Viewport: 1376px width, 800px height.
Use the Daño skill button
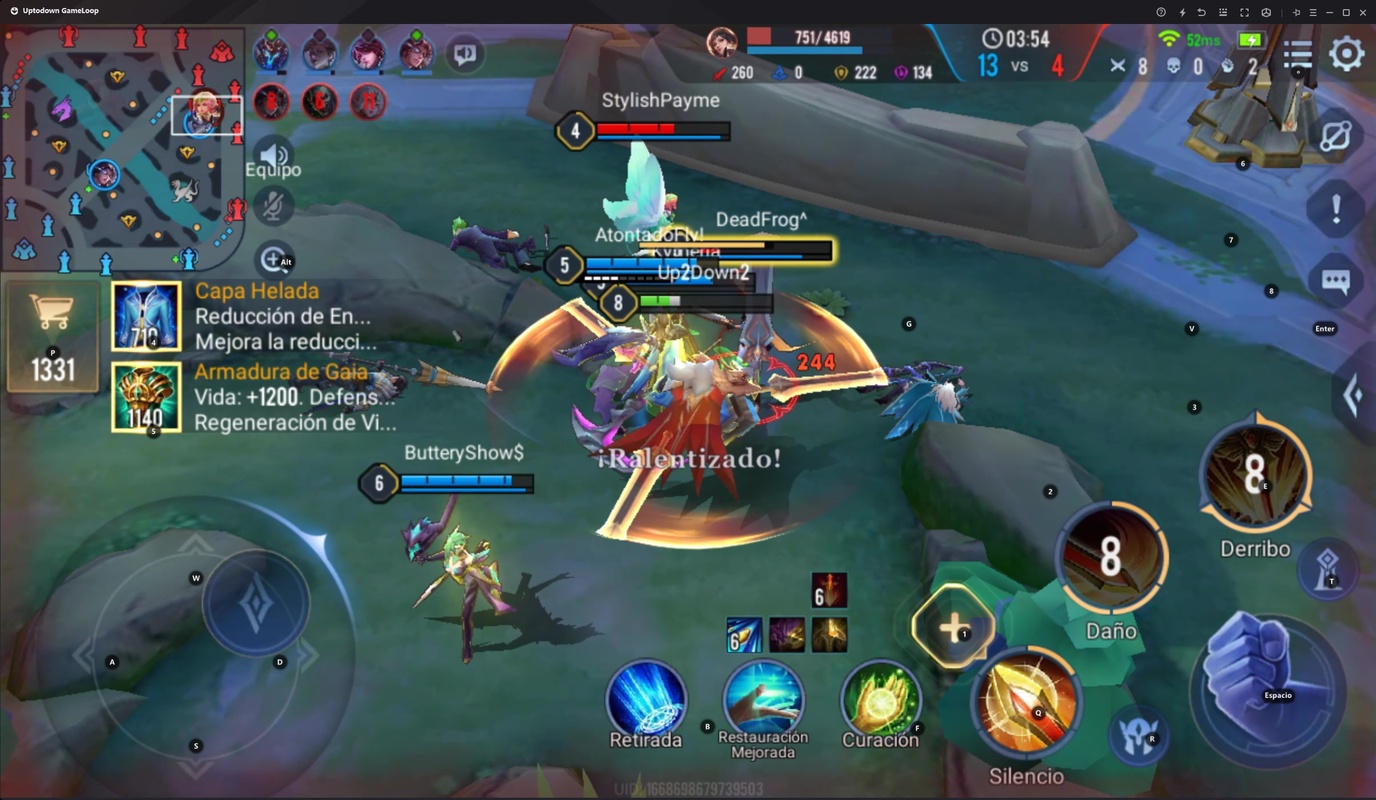coord(1111,558)
